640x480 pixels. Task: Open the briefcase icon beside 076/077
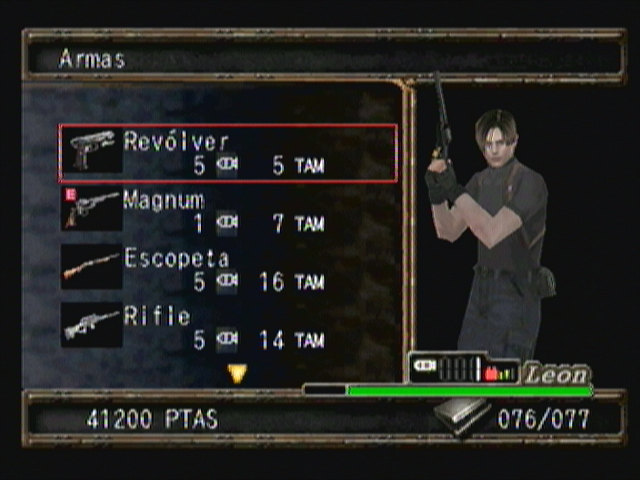(x=461, y=416)
